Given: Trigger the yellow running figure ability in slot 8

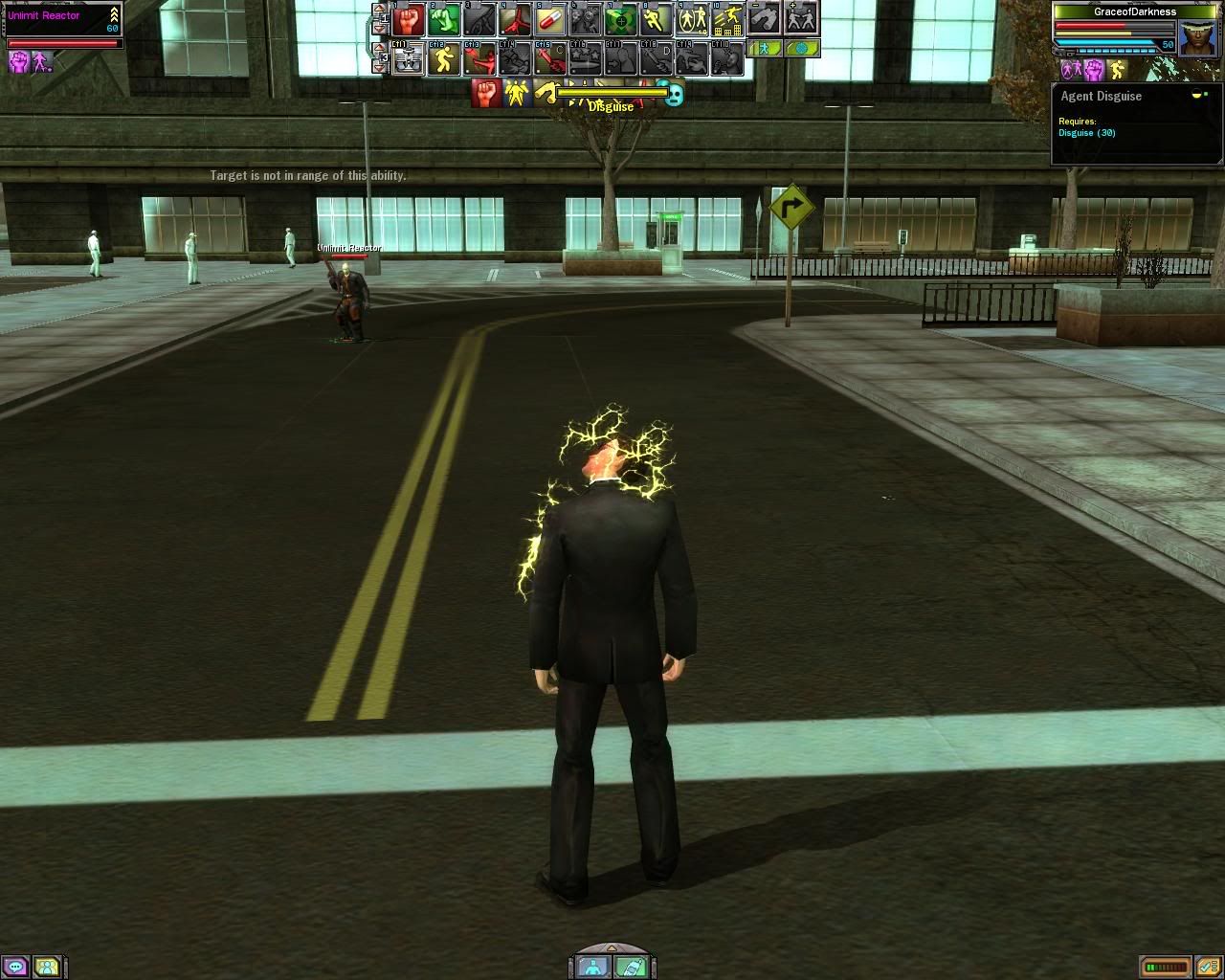Looking at the screenshot, I should (x=656, y=19).
